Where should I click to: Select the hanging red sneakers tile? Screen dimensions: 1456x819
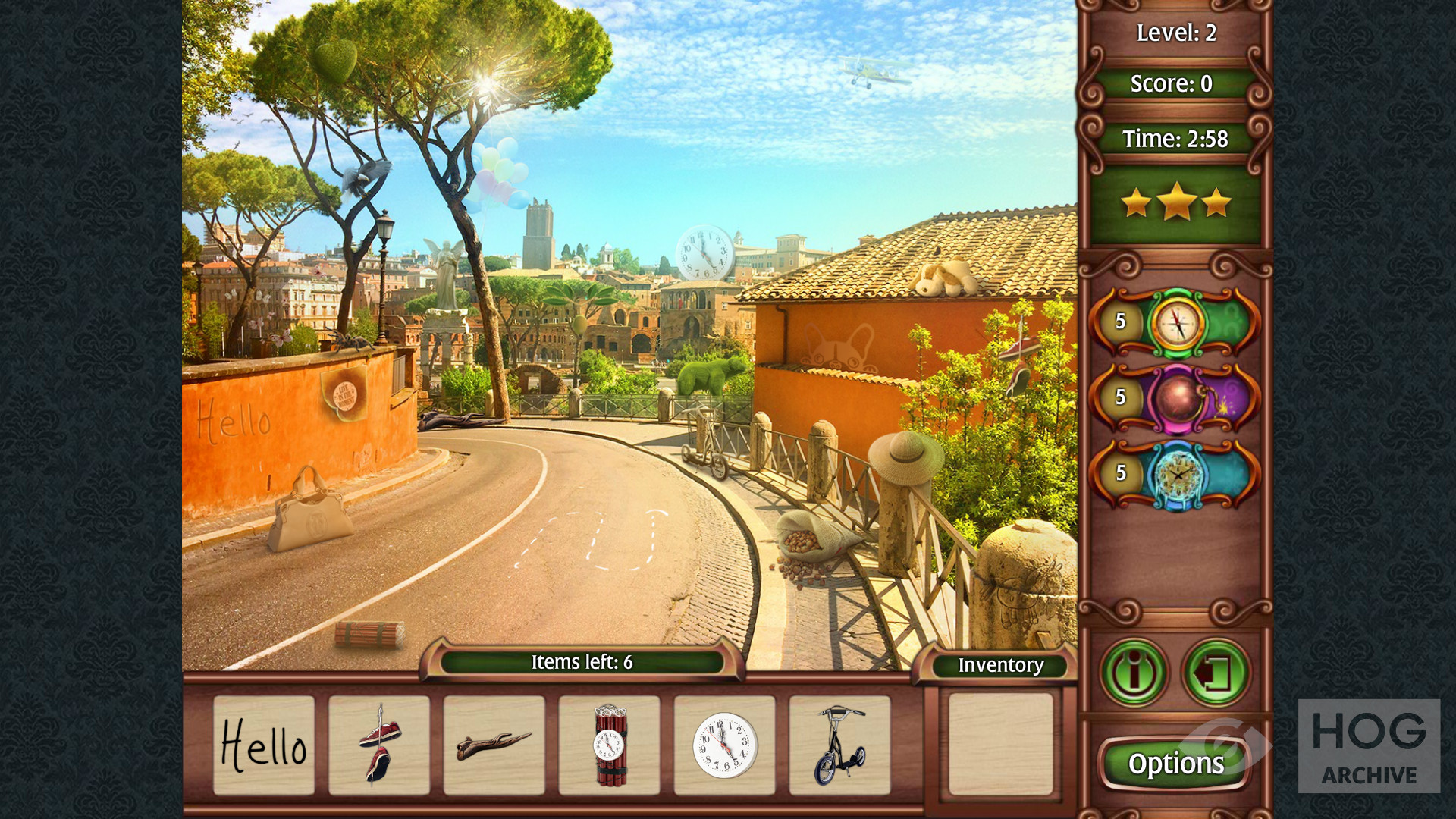pyautogui.click(x=379, y=745)
